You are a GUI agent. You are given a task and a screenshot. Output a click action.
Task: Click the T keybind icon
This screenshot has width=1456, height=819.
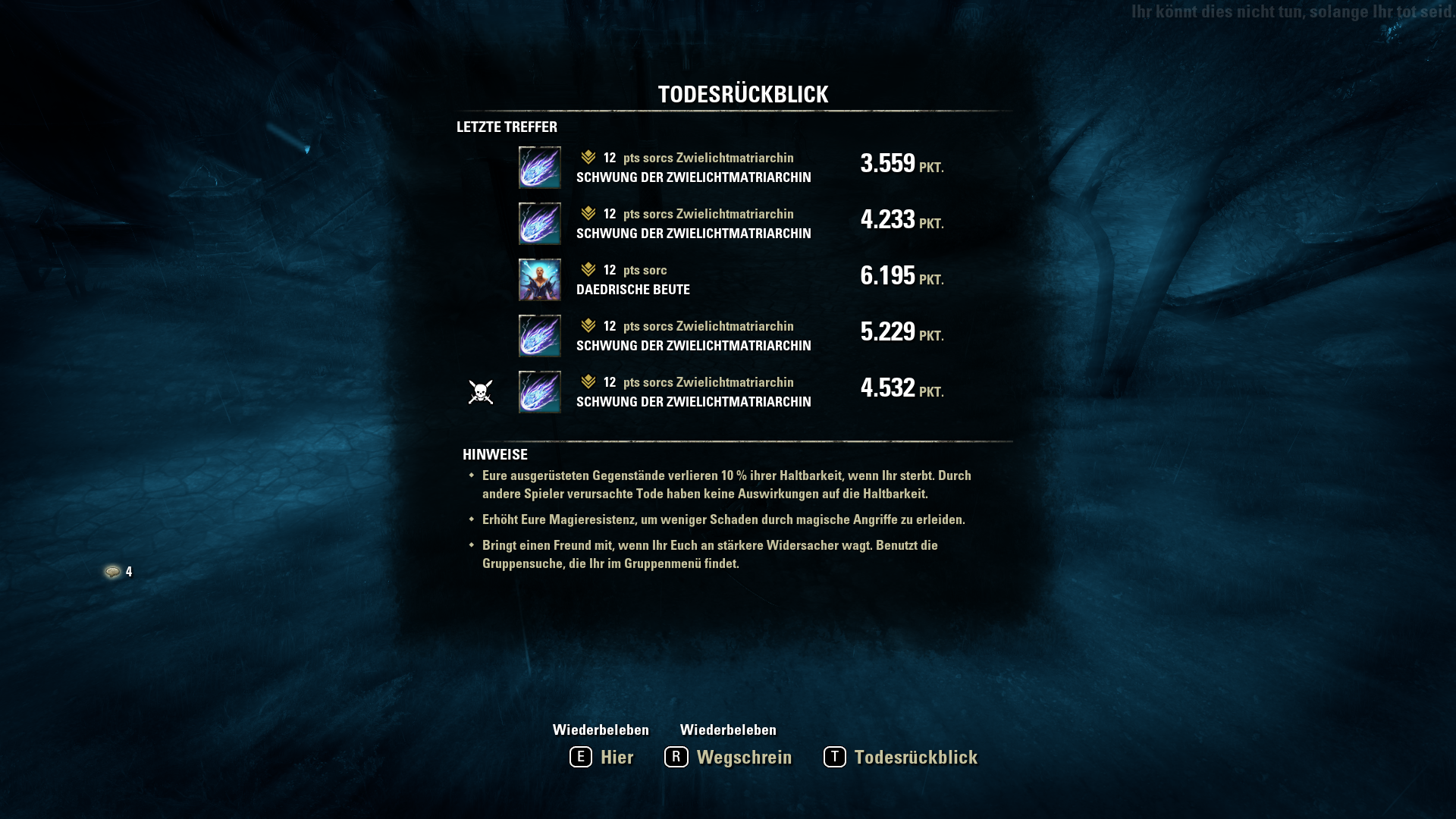tap(834, 757)
